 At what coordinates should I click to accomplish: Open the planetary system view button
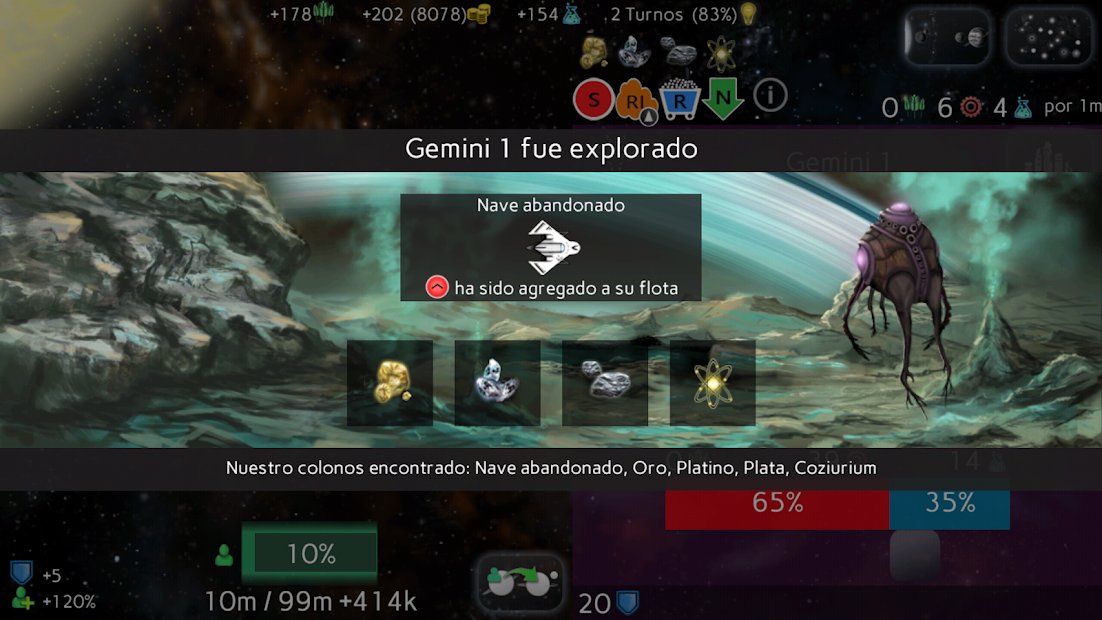946,37
